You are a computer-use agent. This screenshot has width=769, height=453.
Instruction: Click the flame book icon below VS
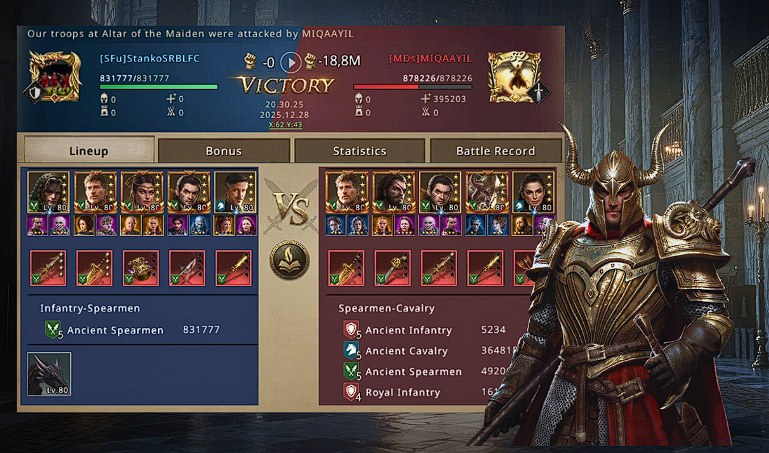(x=290, y=262)
